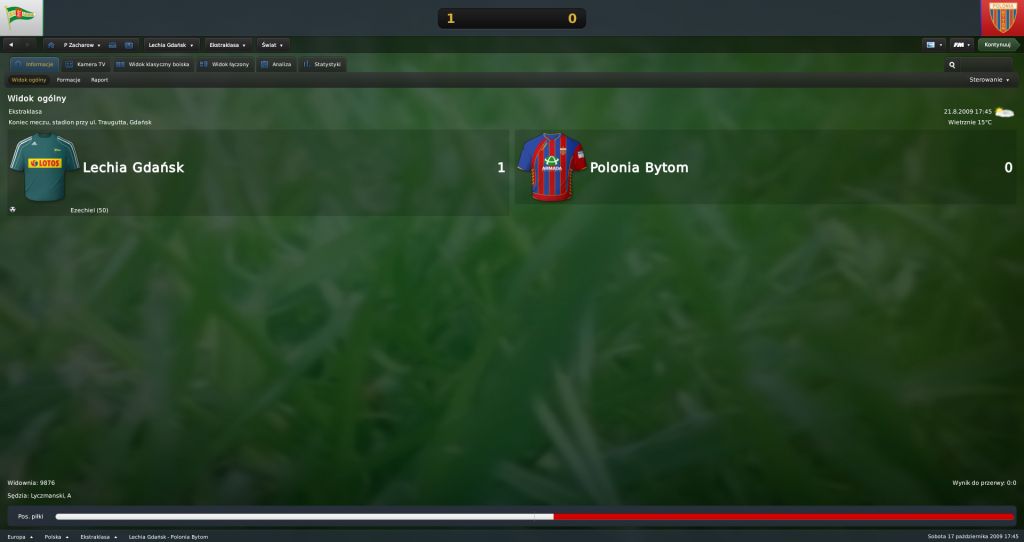Click the Kontynuuj button
Screen dimensions: 1024x542
(997, 45)
